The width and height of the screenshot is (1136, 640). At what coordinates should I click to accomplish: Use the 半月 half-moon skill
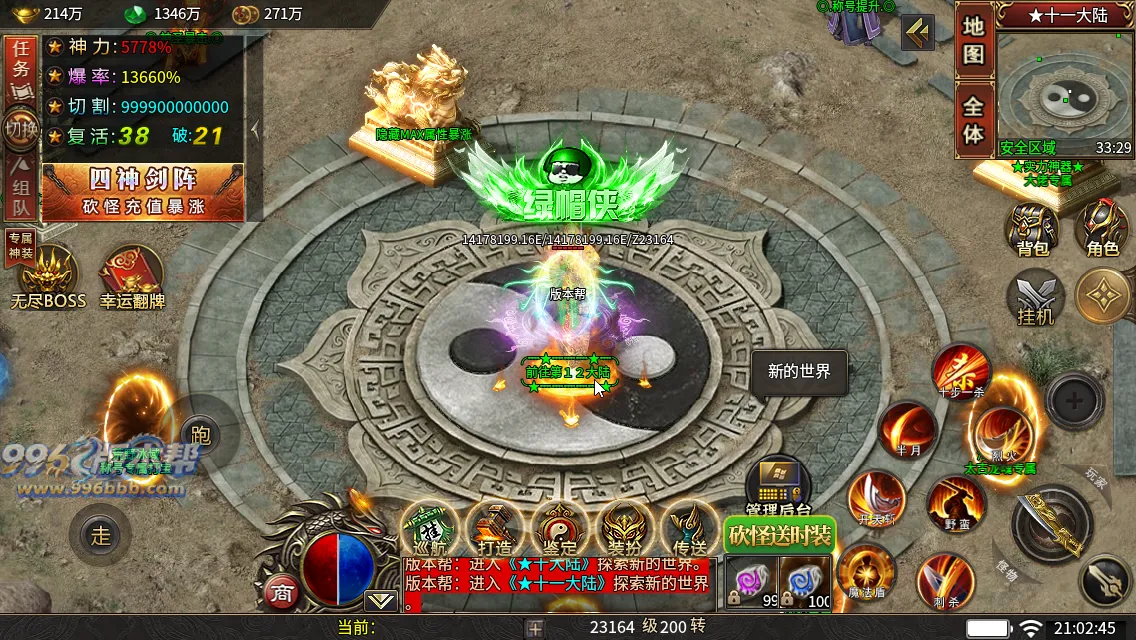(907, 430)
